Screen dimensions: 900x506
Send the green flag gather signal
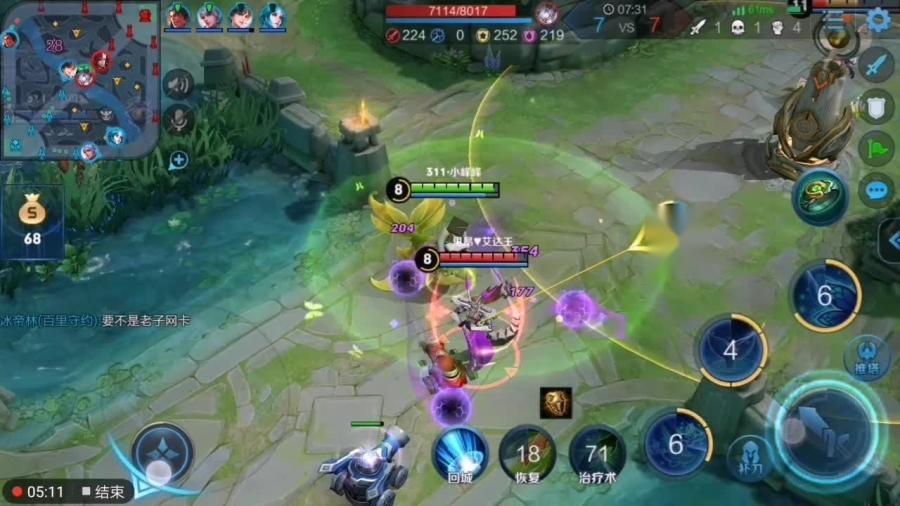coord(876,148)
